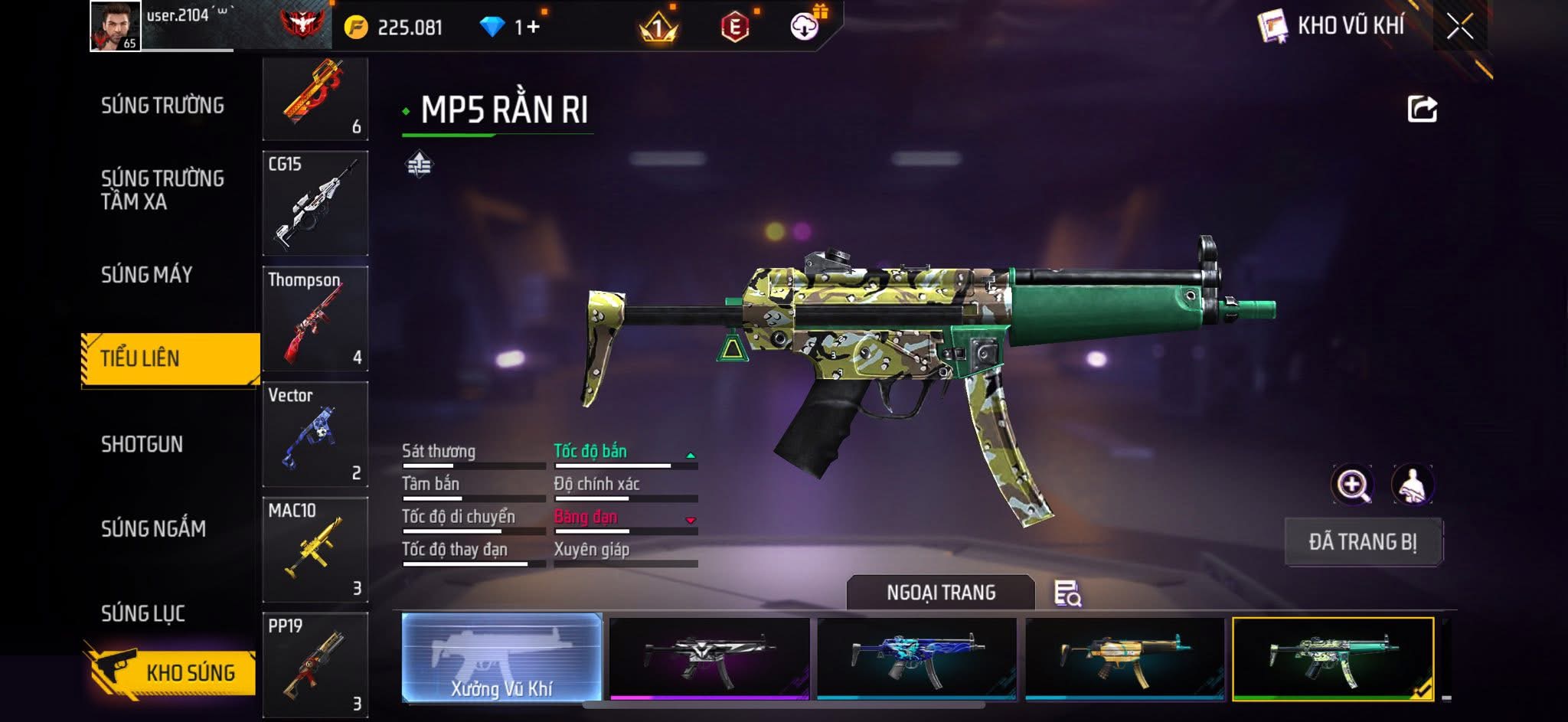The width and height of the screenshot is (1568, 722).
Task: Select the MAC10 weapon tile
Action: [315, 550]
